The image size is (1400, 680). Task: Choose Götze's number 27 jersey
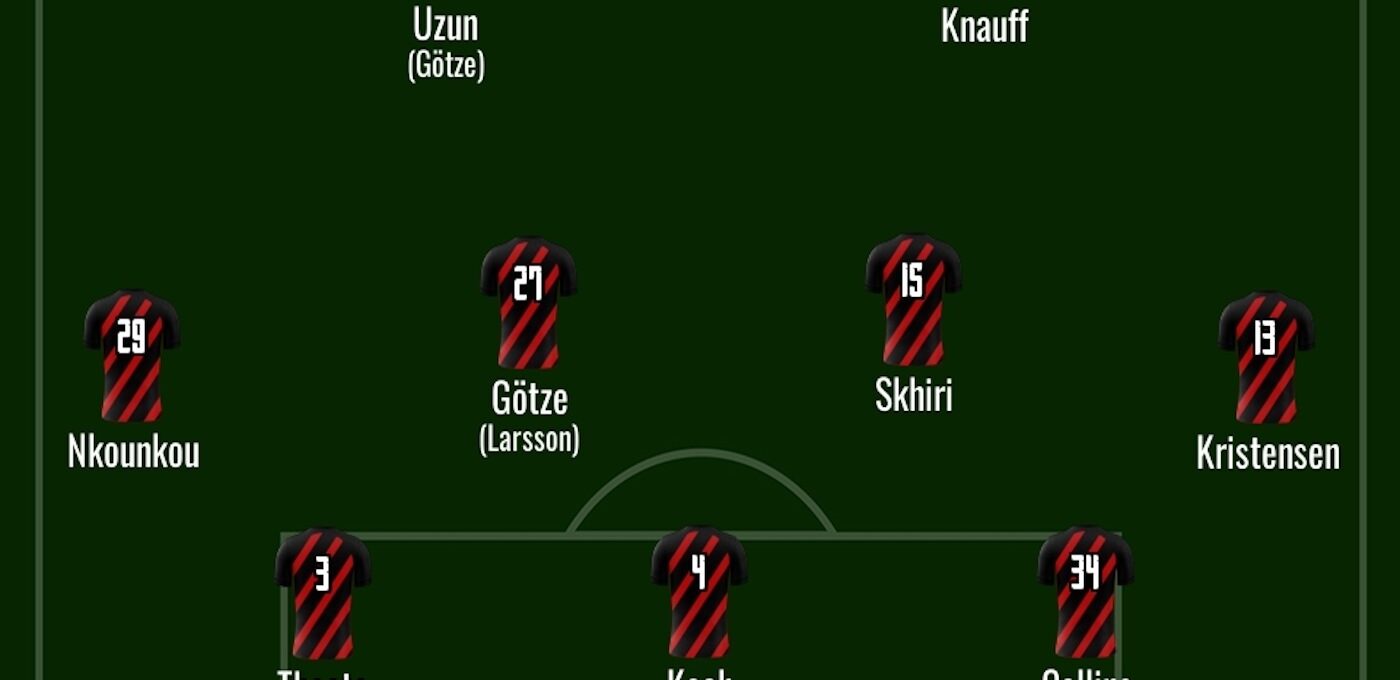click(x=528, y=302)
